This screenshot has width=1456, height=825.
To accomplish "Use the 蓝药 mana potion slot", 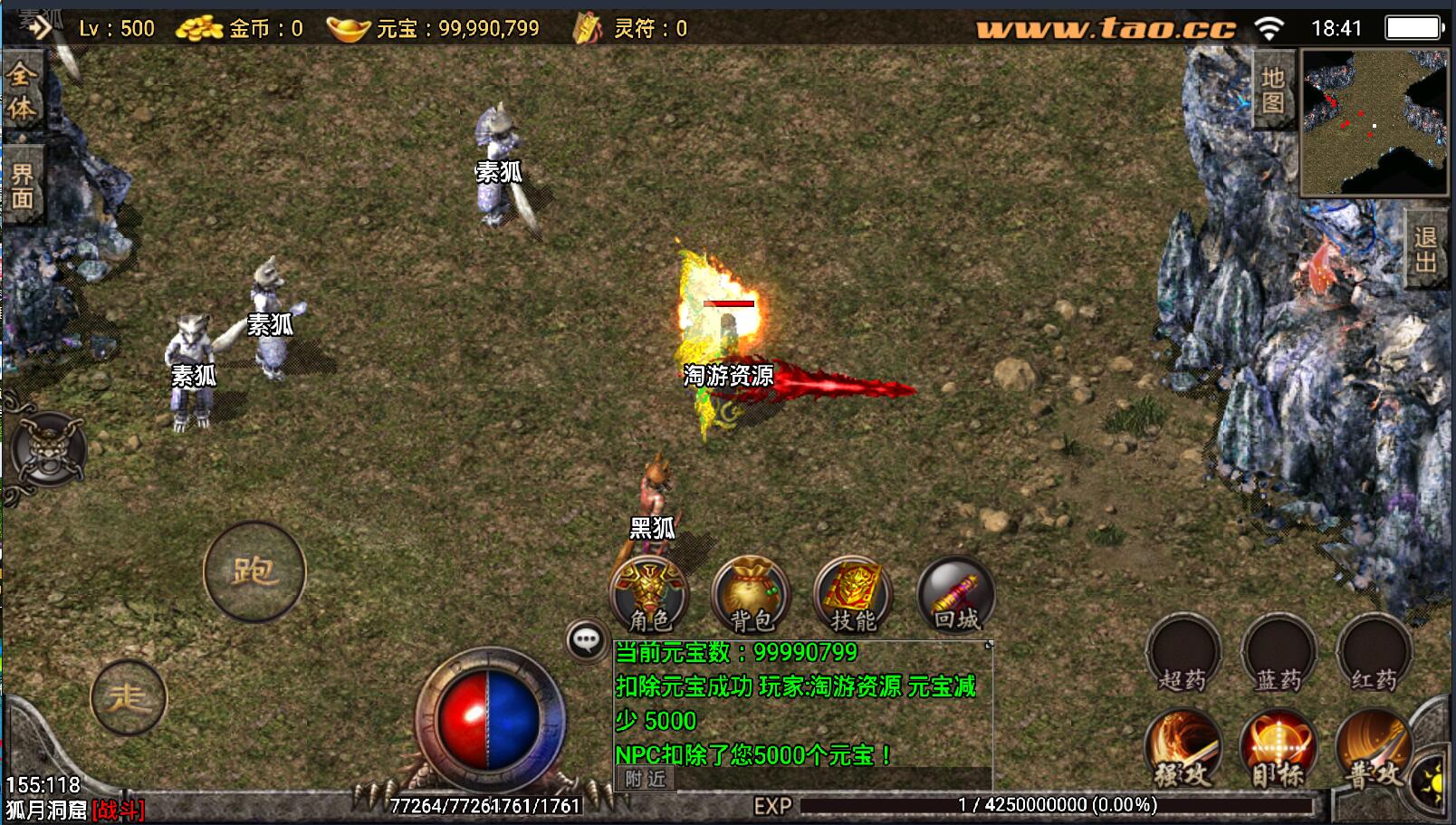I will point(1279,653).
